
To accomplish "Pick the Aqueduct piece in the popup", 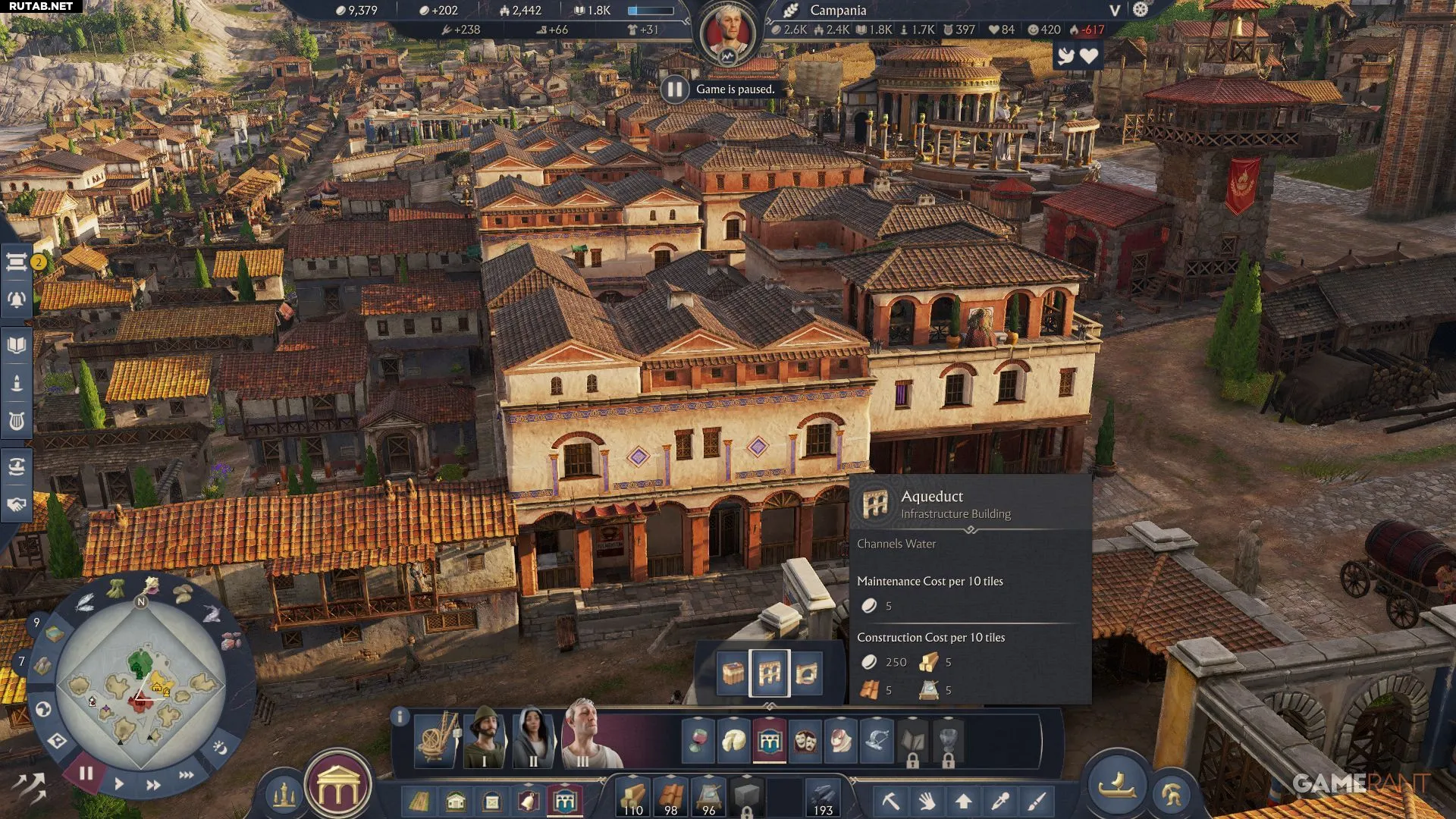I will [x=769, y=673].
